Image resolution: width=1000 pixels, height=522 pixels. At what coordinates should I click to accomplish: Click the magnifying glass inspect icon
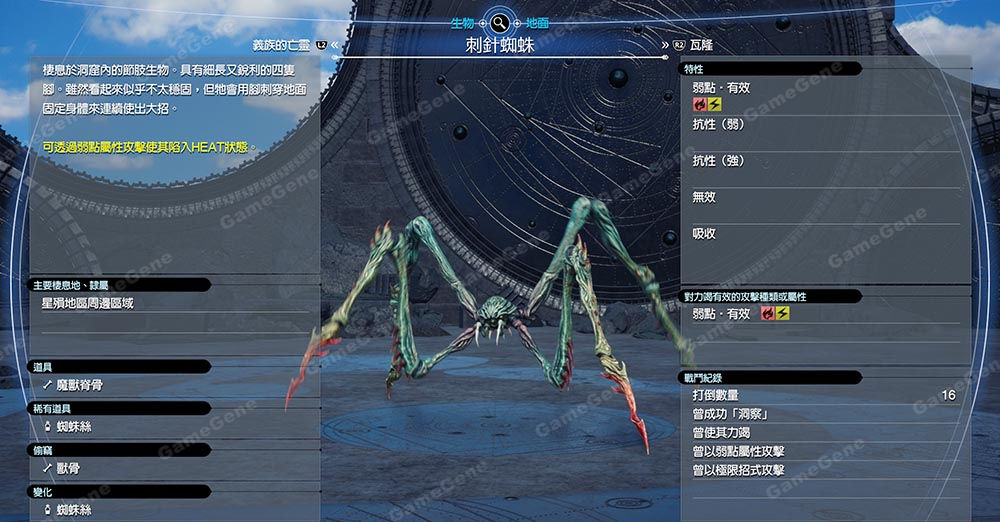tap(499, 22)
